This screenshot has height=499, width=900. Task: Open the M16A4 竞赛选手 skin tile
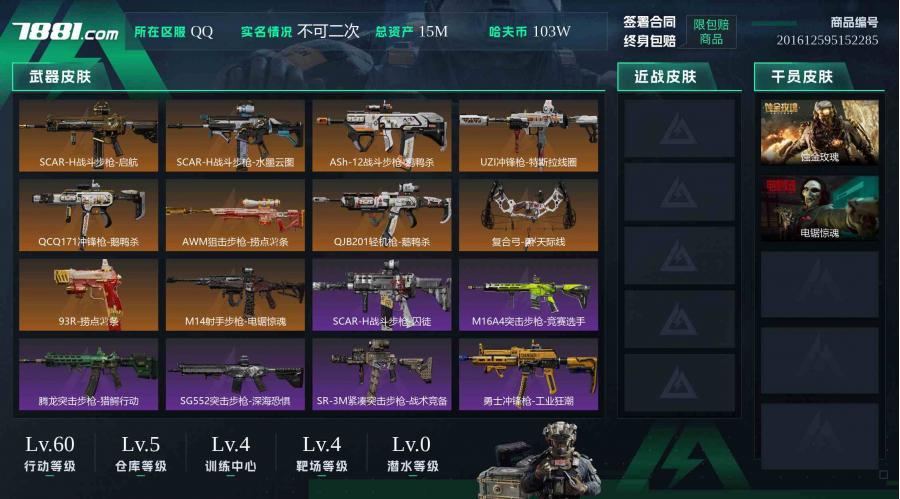click(x=529, y=294)
